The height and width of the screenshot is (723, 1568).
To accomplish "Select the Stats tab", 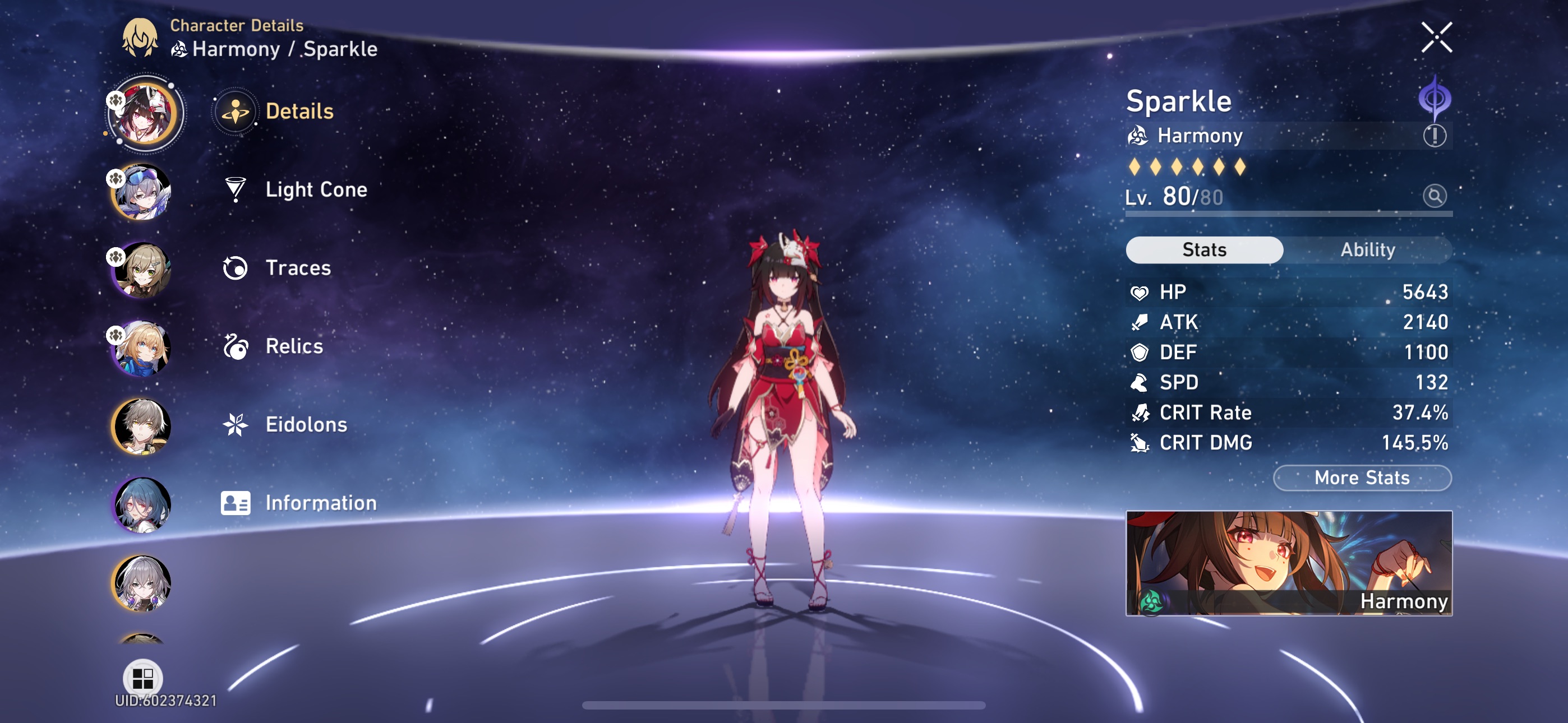I will click(1203, 249).
